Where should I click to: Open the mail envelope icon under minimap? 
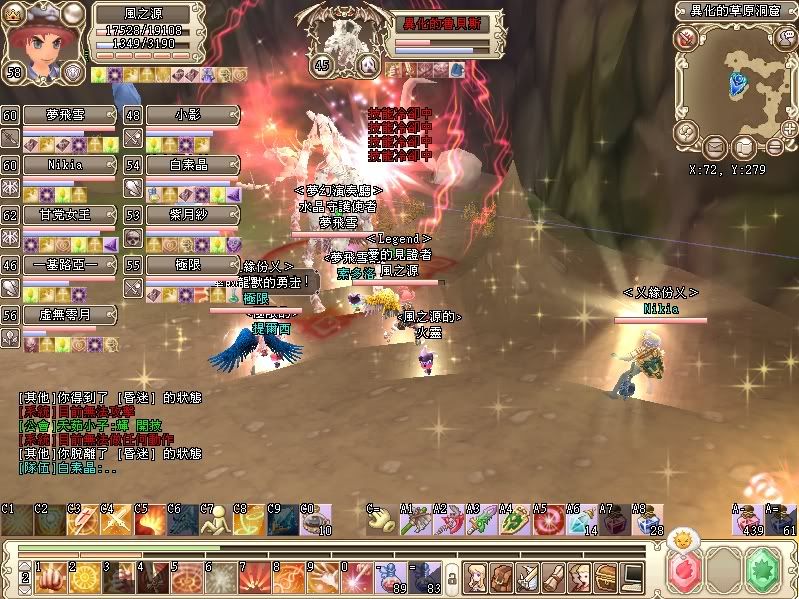[715, 148]
